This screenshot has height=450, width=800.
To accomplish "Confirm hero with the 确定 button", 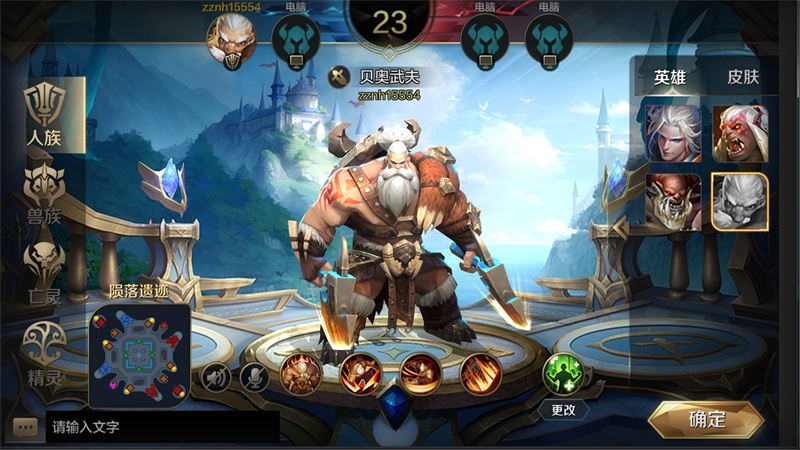I will (707, 420).
